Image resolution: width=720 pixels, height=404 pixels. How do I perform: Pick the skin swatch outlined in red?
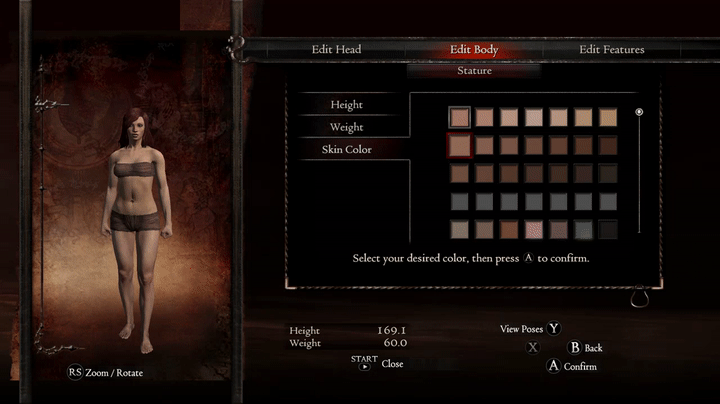pos(460,146)
